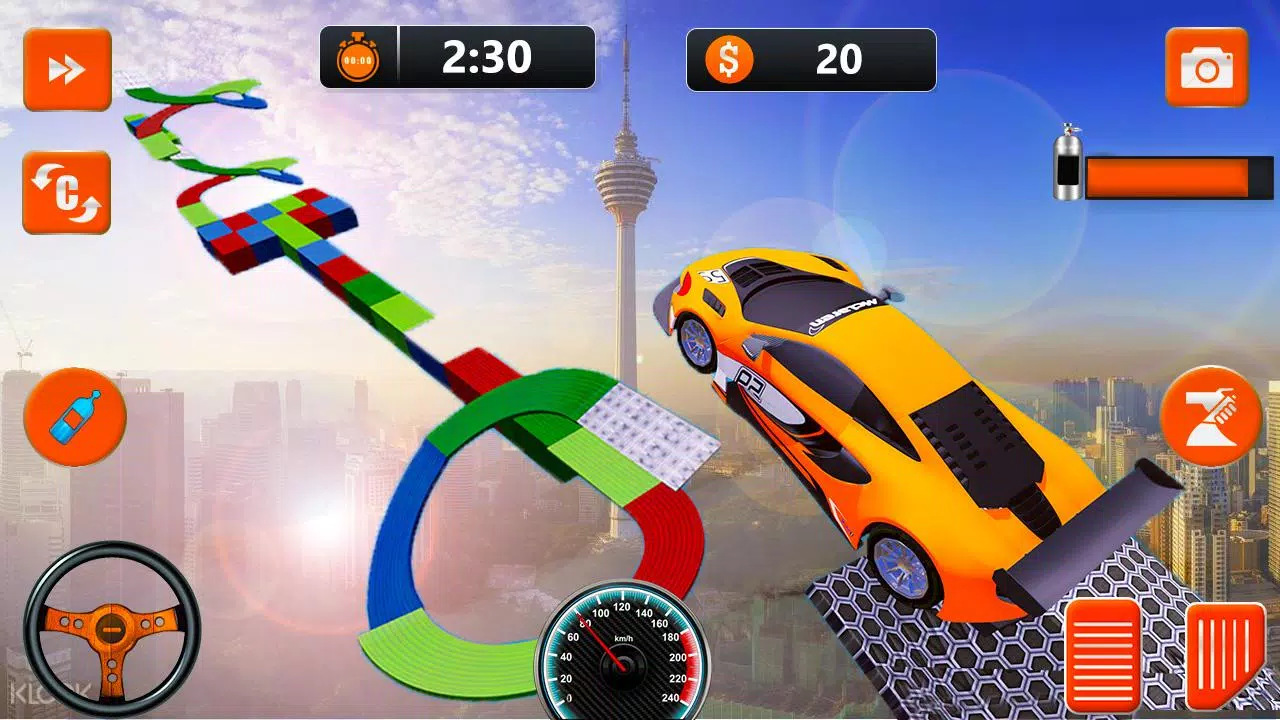Tap the orange fast-forward button
Screen dimensions: 1280x720
pos(67,69)
